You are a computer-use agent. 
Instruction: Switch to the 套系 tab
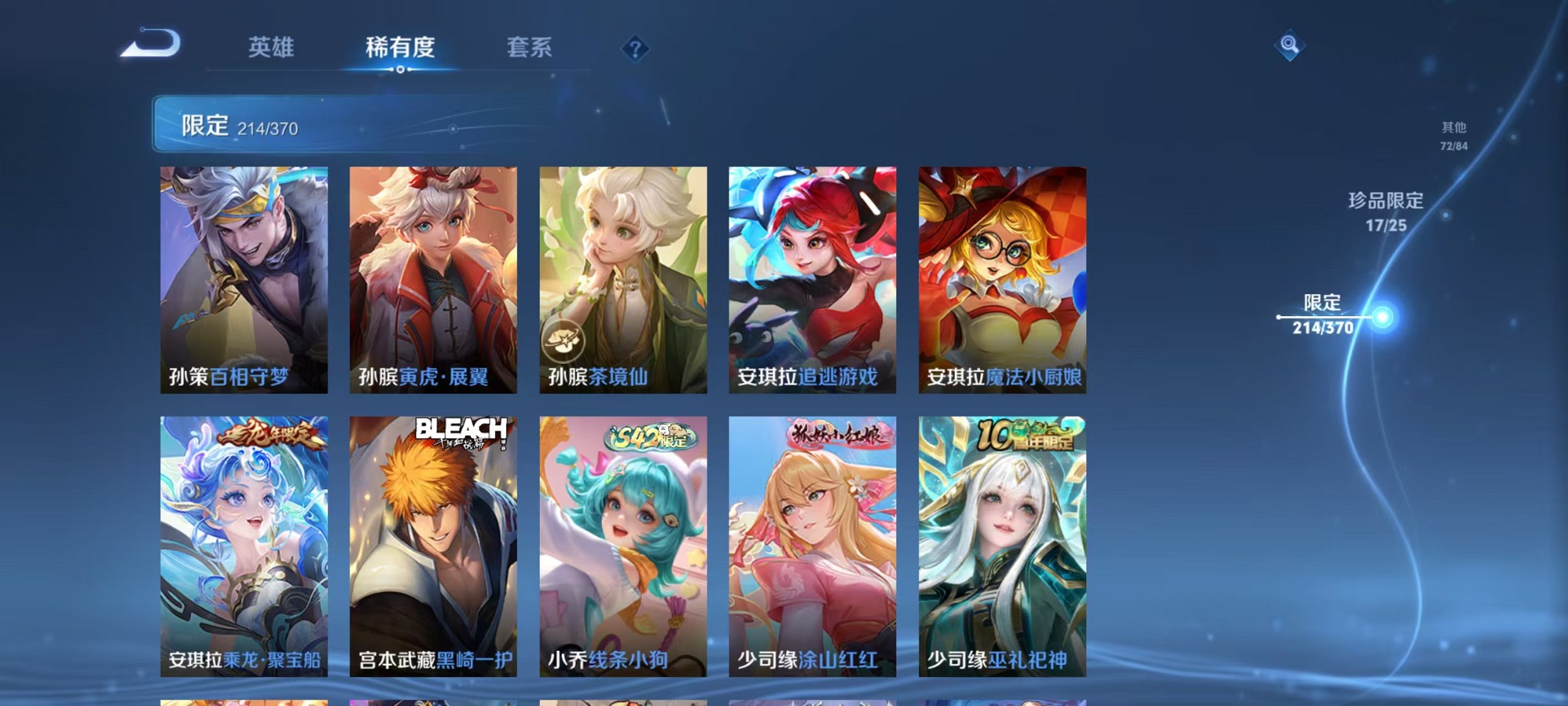(529, 47)
